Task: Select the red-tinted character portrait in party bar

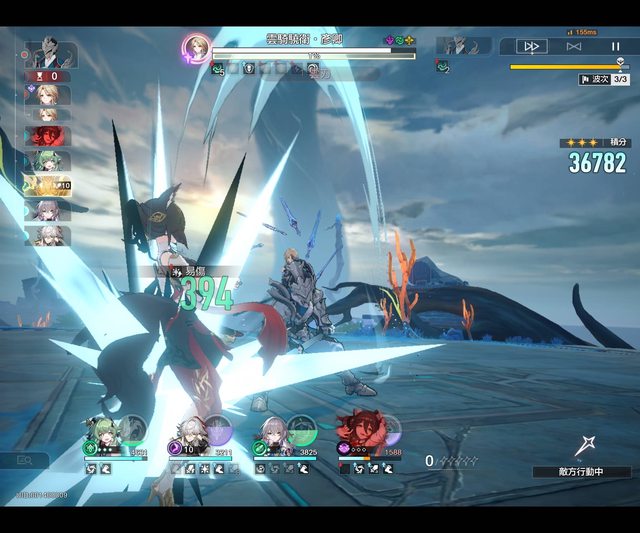Action: pos(357,430)
